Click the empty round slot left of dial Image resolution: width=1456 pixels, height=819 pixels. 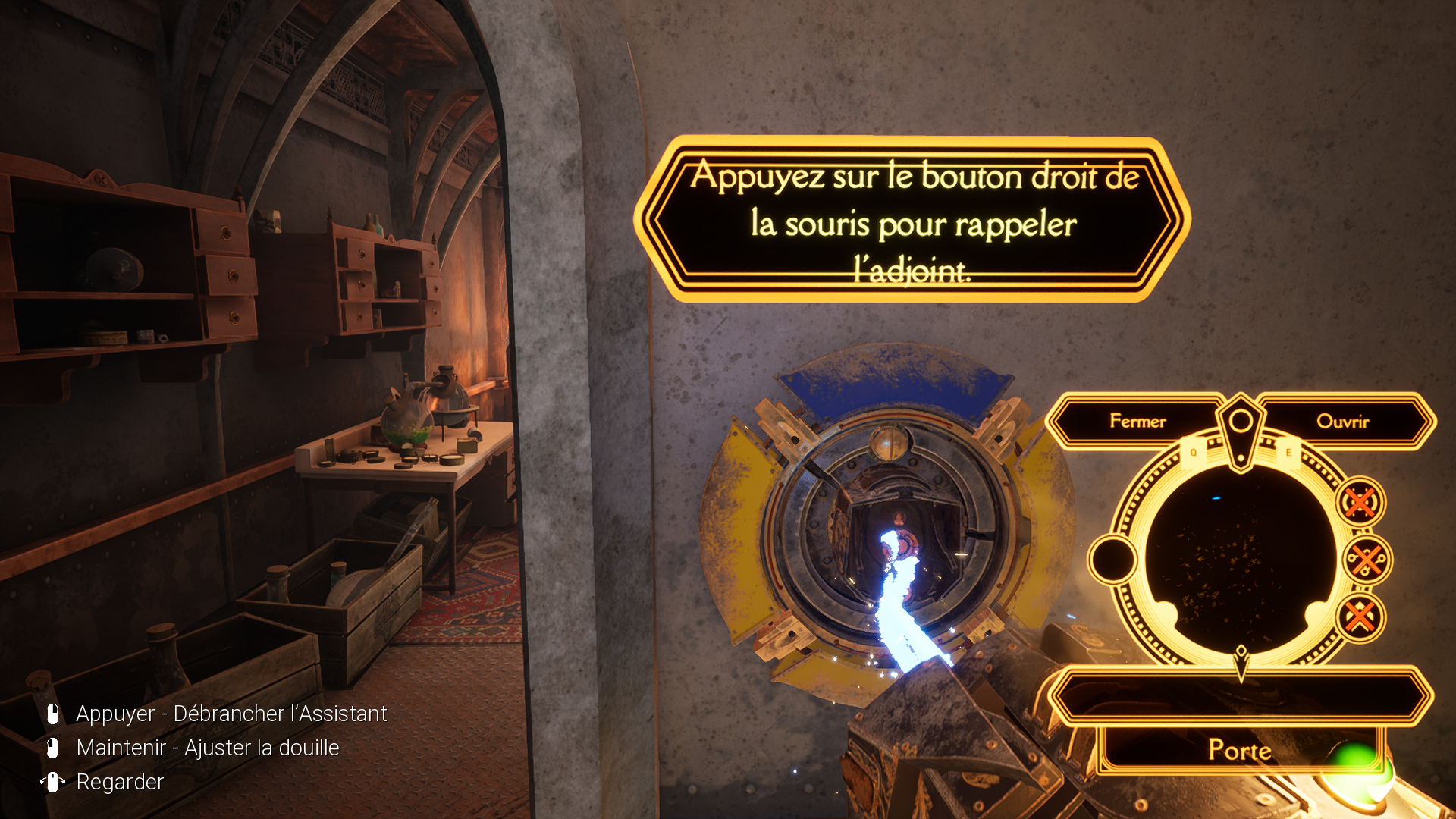(1112, 560)
